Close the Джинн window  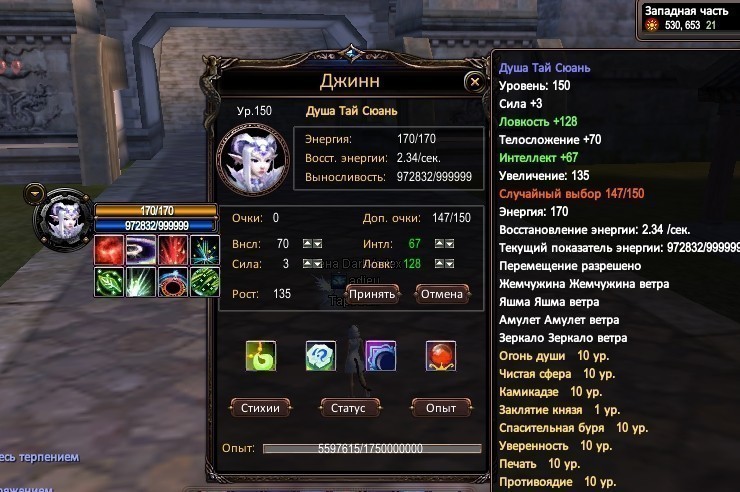click(474, 82)
